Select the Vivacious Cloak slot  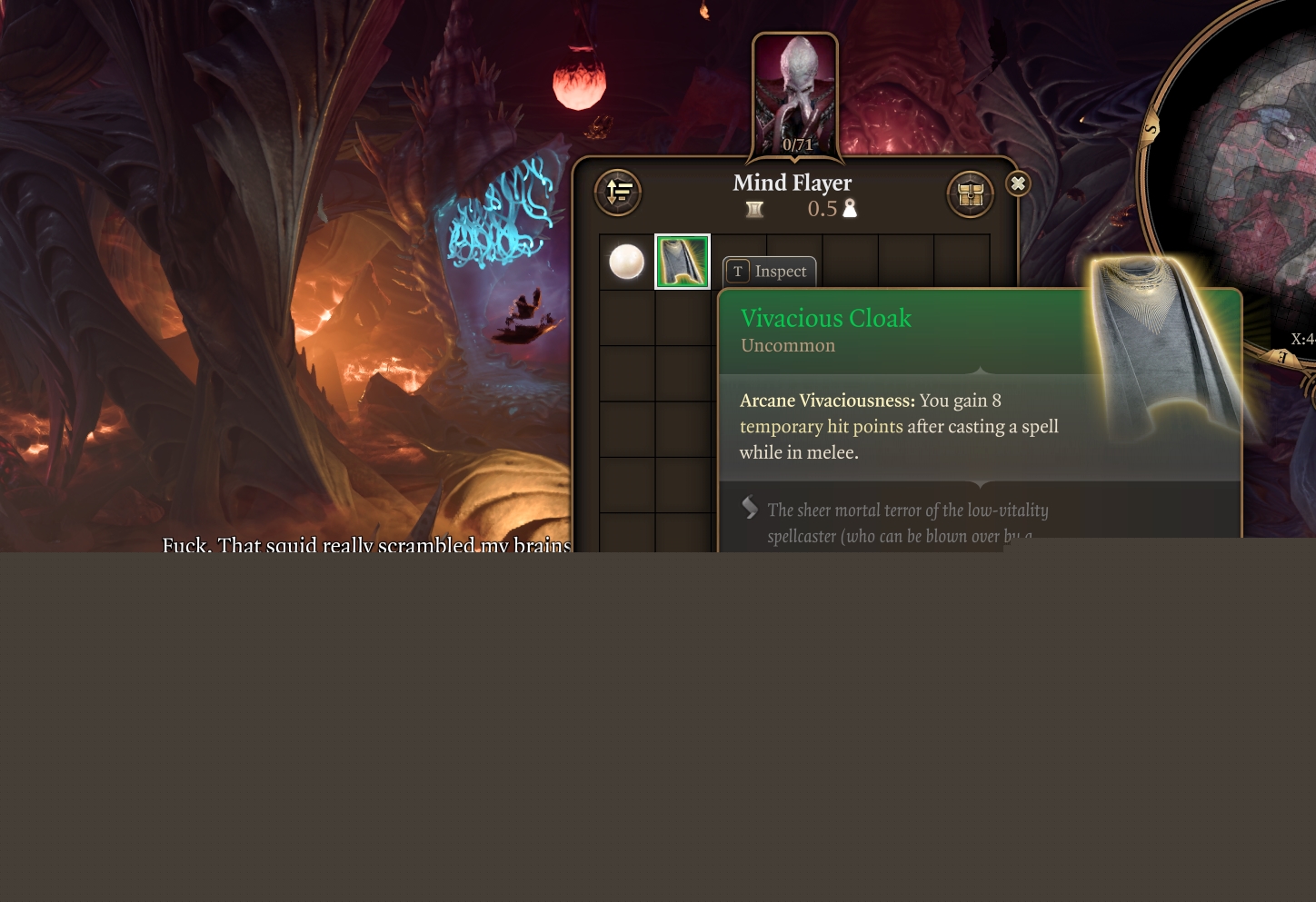click(x=683, y=262)
